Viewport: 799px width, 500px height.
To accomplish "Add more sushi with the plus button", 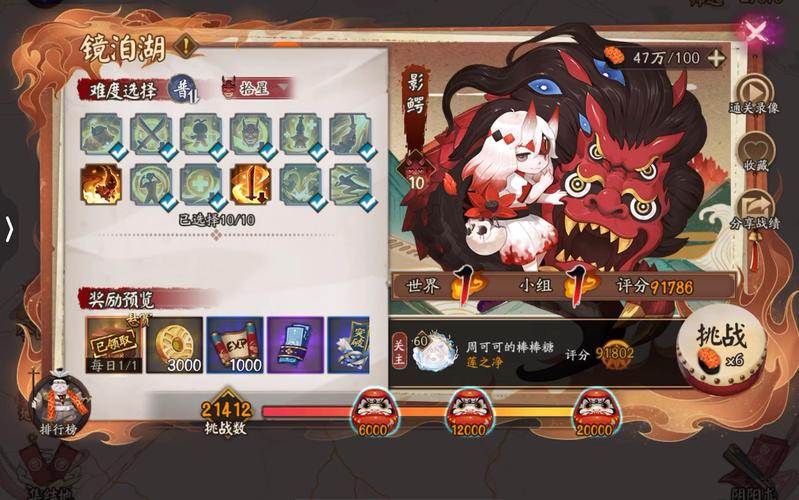I will pyautogui.click(x=716, y=57).
